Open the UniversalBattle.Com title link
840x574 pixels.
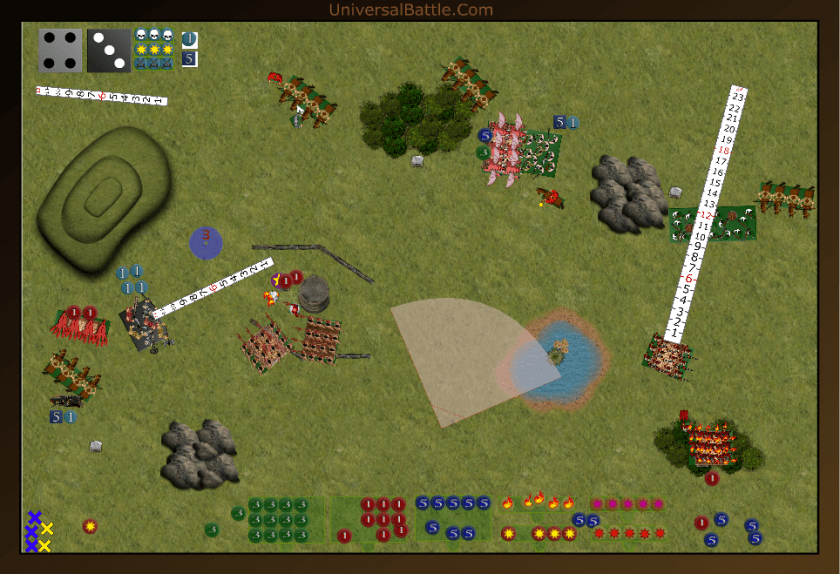(x=411, y=10)
